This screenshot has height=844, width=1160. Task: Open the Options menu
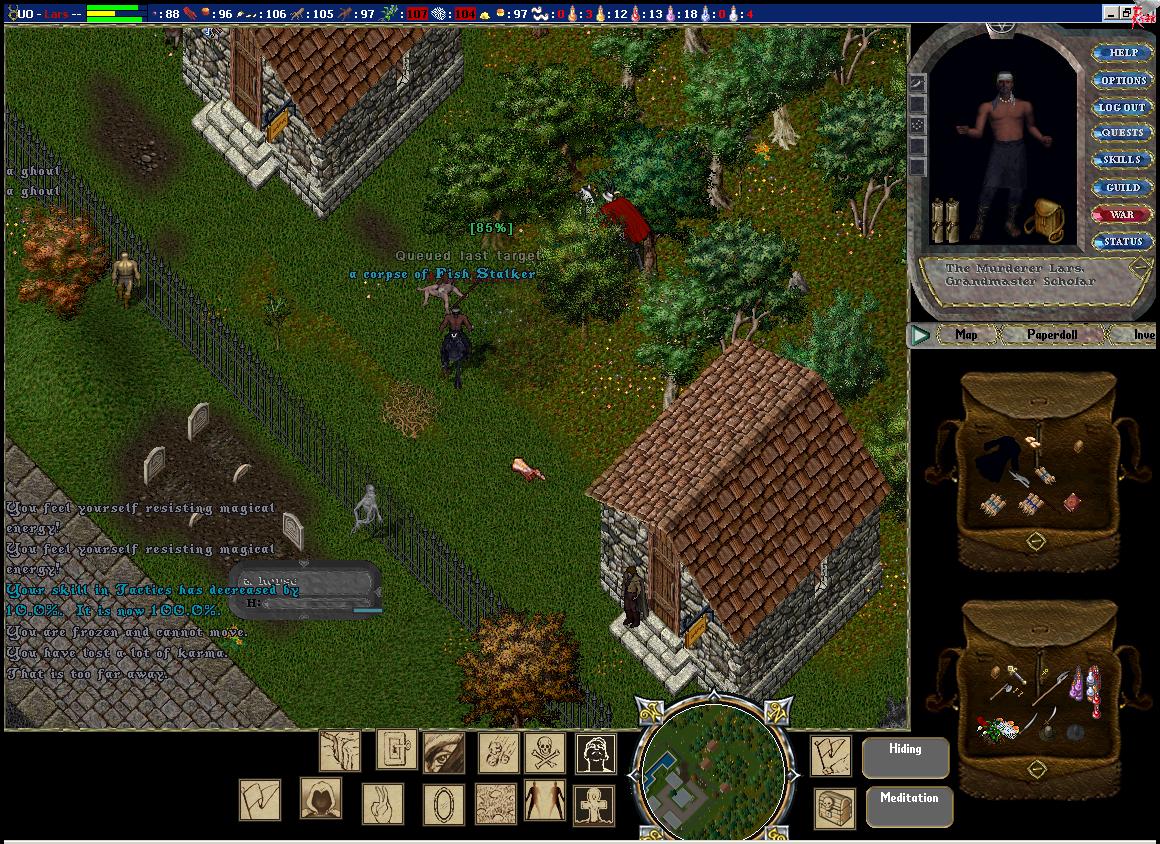(1123, 80)
